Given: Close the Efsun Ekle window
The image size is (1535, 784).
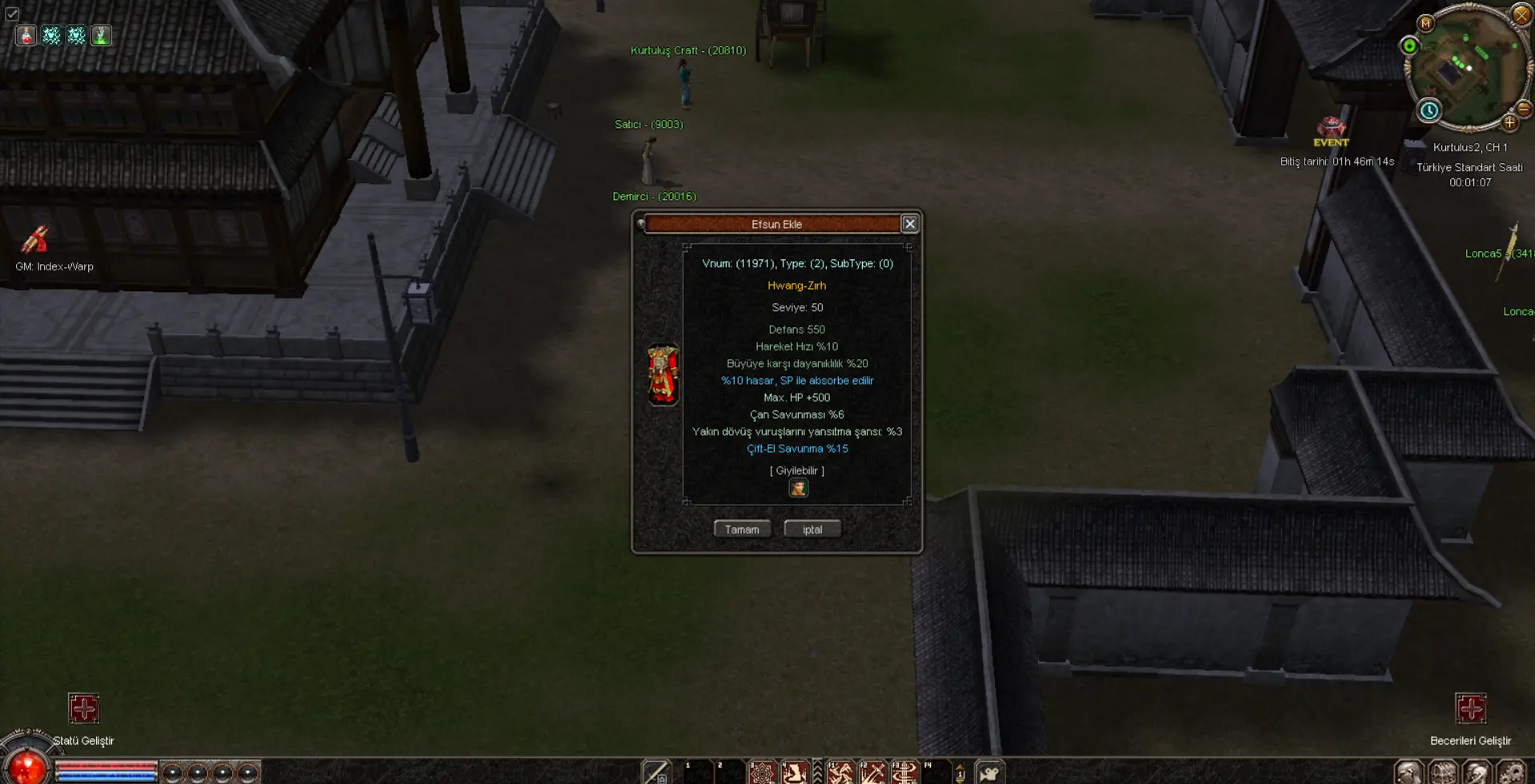Looking at the screenshot, I should pos(909,224).
